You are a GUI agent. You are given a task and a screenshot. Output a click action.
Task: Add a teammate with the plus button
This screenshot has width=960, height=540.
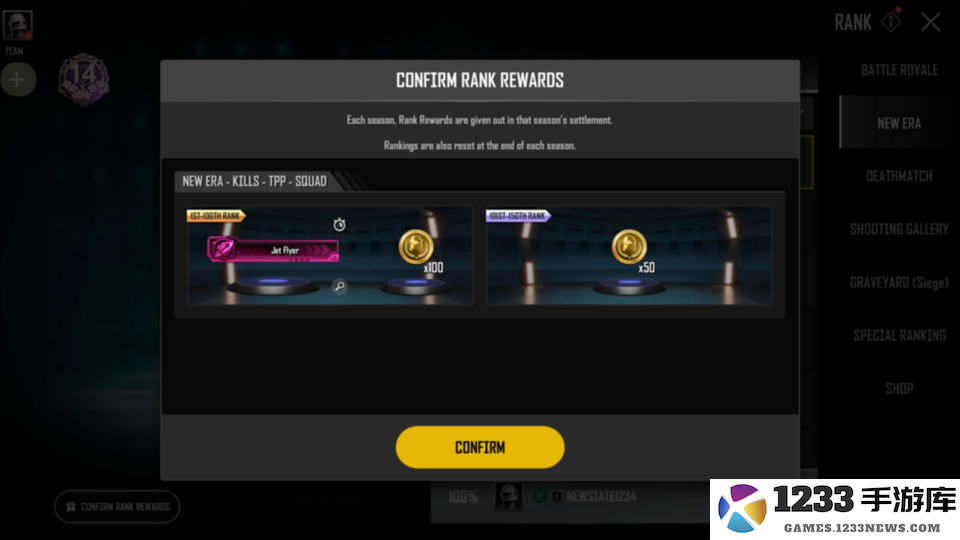point(17,79)
